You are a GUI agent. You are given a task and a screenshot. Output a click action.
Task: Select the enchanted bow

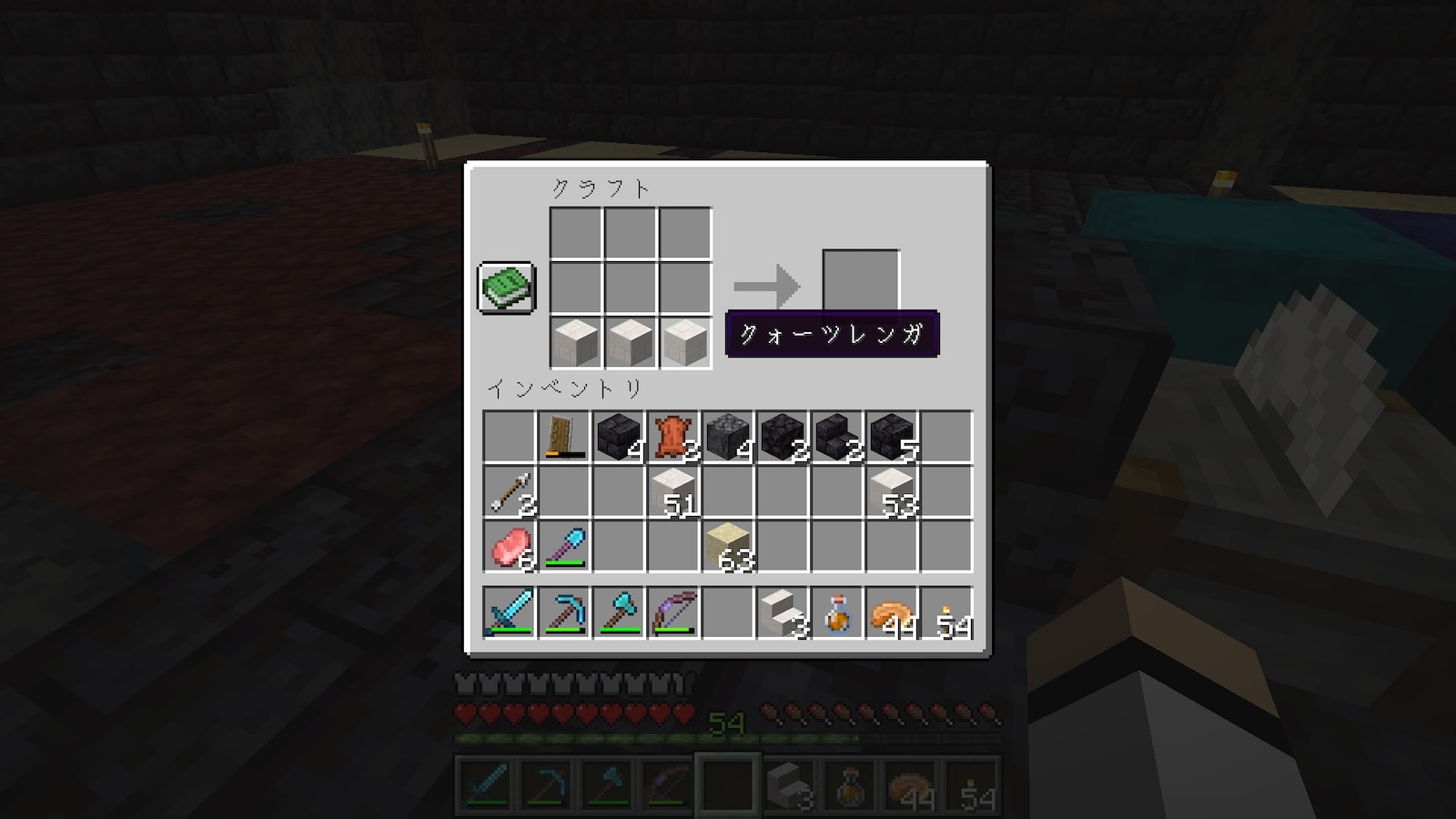point(673,612)
